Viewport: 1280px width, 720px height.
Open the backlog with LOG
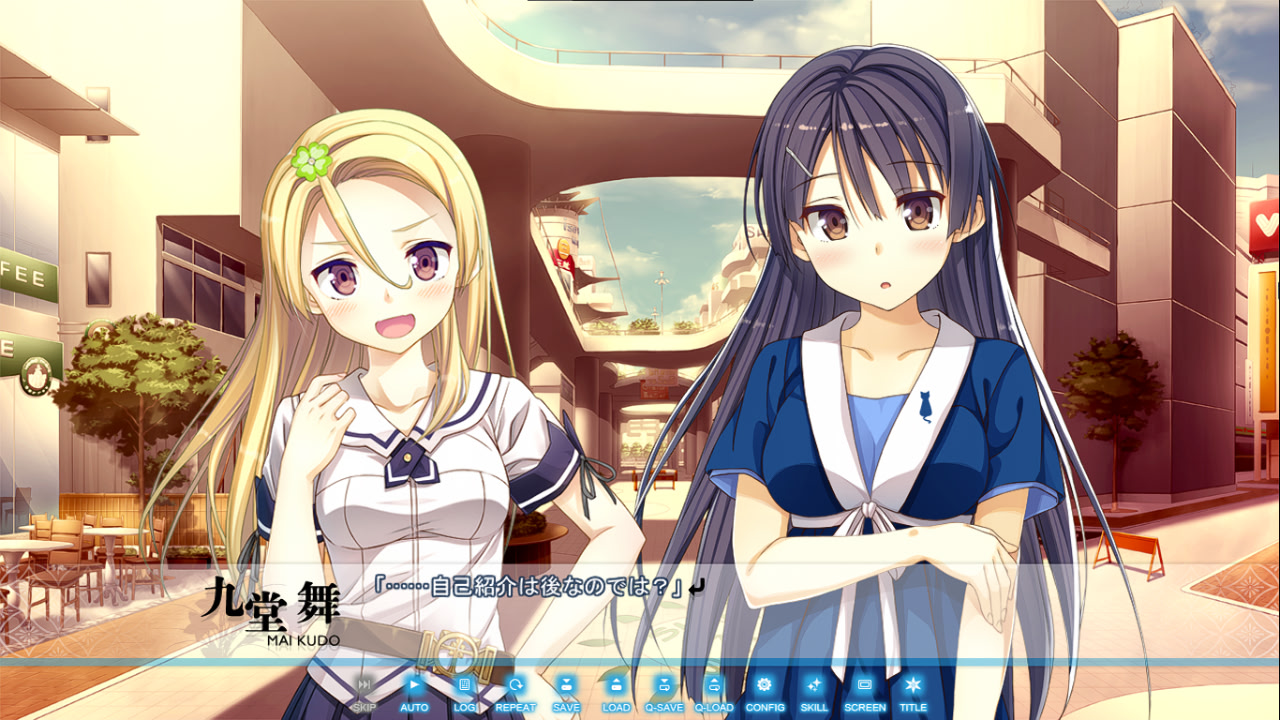464,692
